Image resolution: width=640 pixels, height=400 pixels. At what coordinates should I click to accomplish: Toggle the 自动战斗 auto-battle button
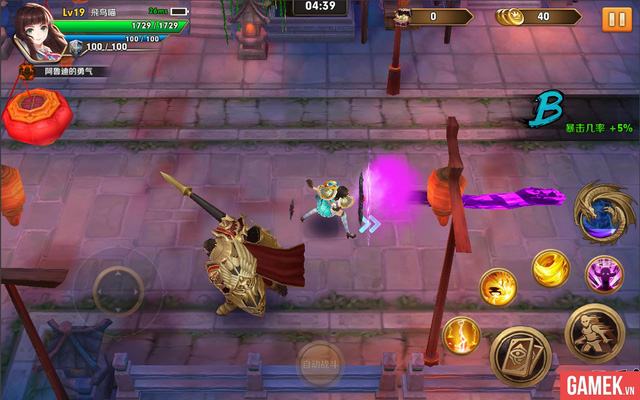(320, 366)
